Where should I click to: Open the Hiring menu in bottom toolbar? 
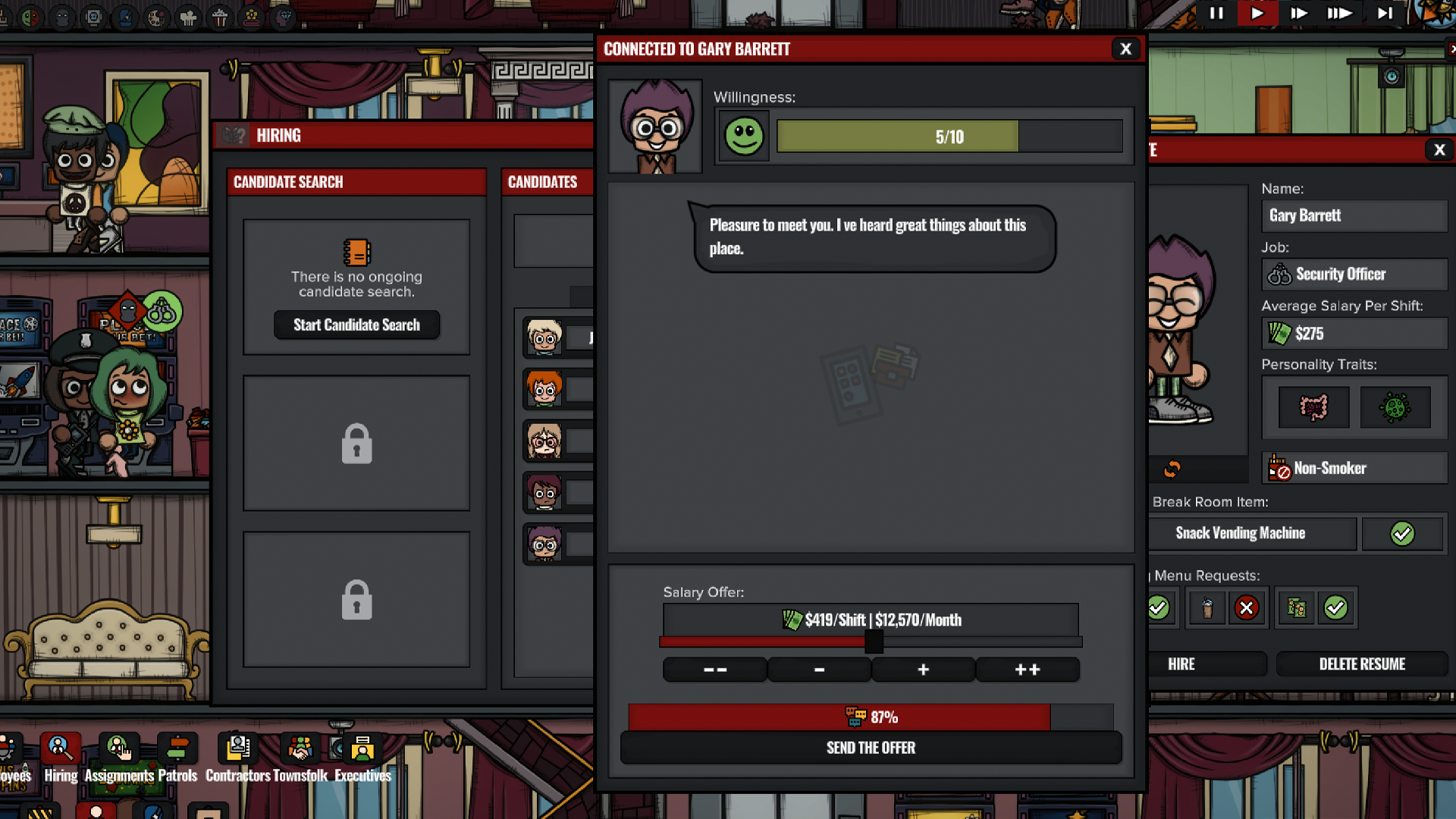coord(61,757)
